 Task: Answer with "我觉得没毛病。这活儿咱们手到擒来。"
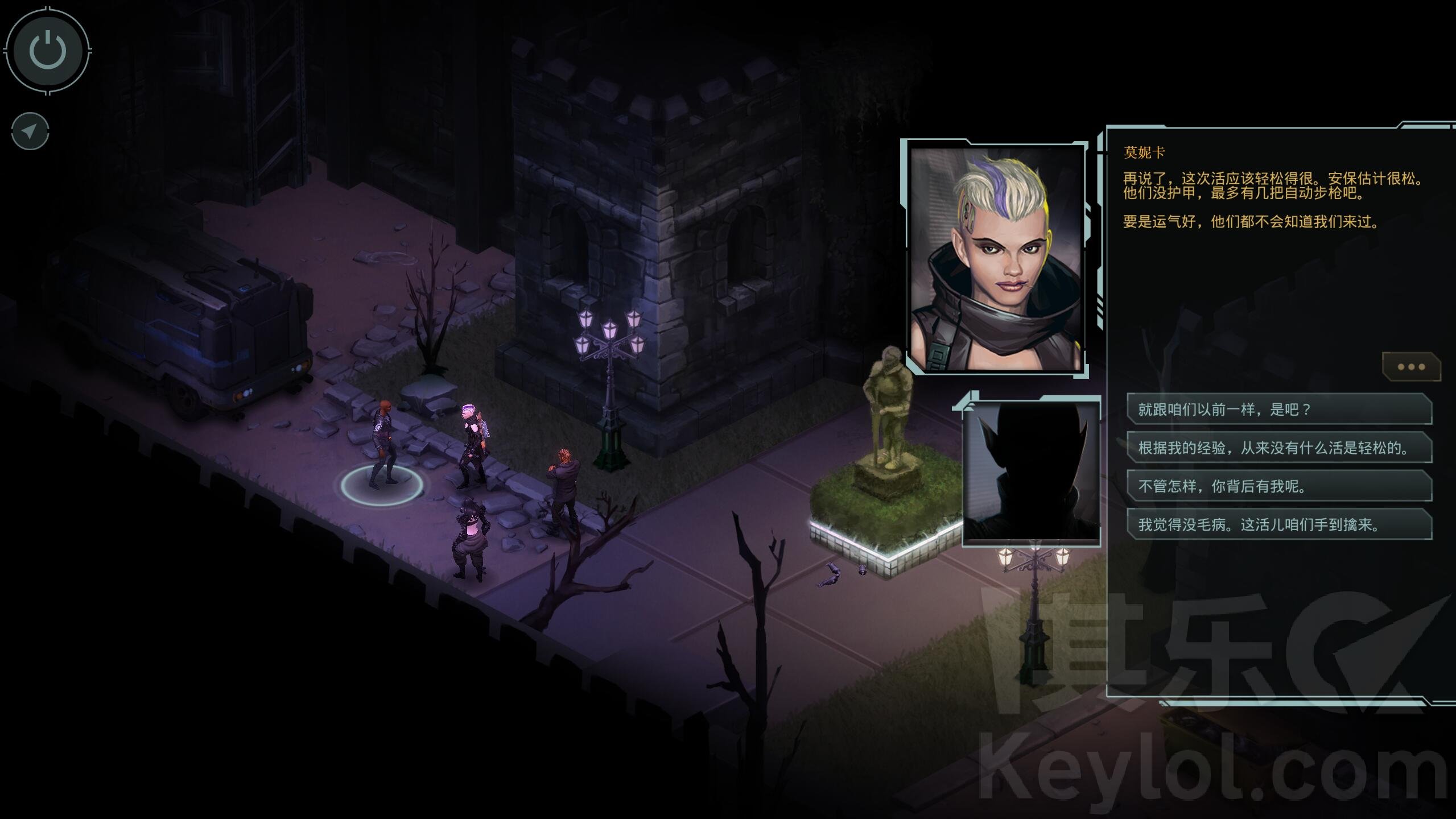[1278, 524]
